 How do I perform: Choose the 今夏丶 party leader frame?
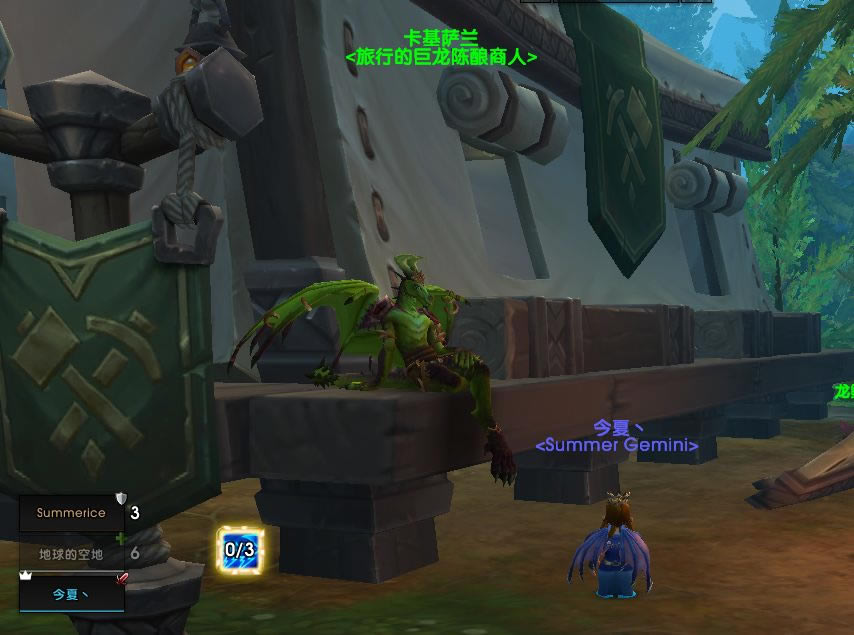pyautogui.click(x=71, y=594)
